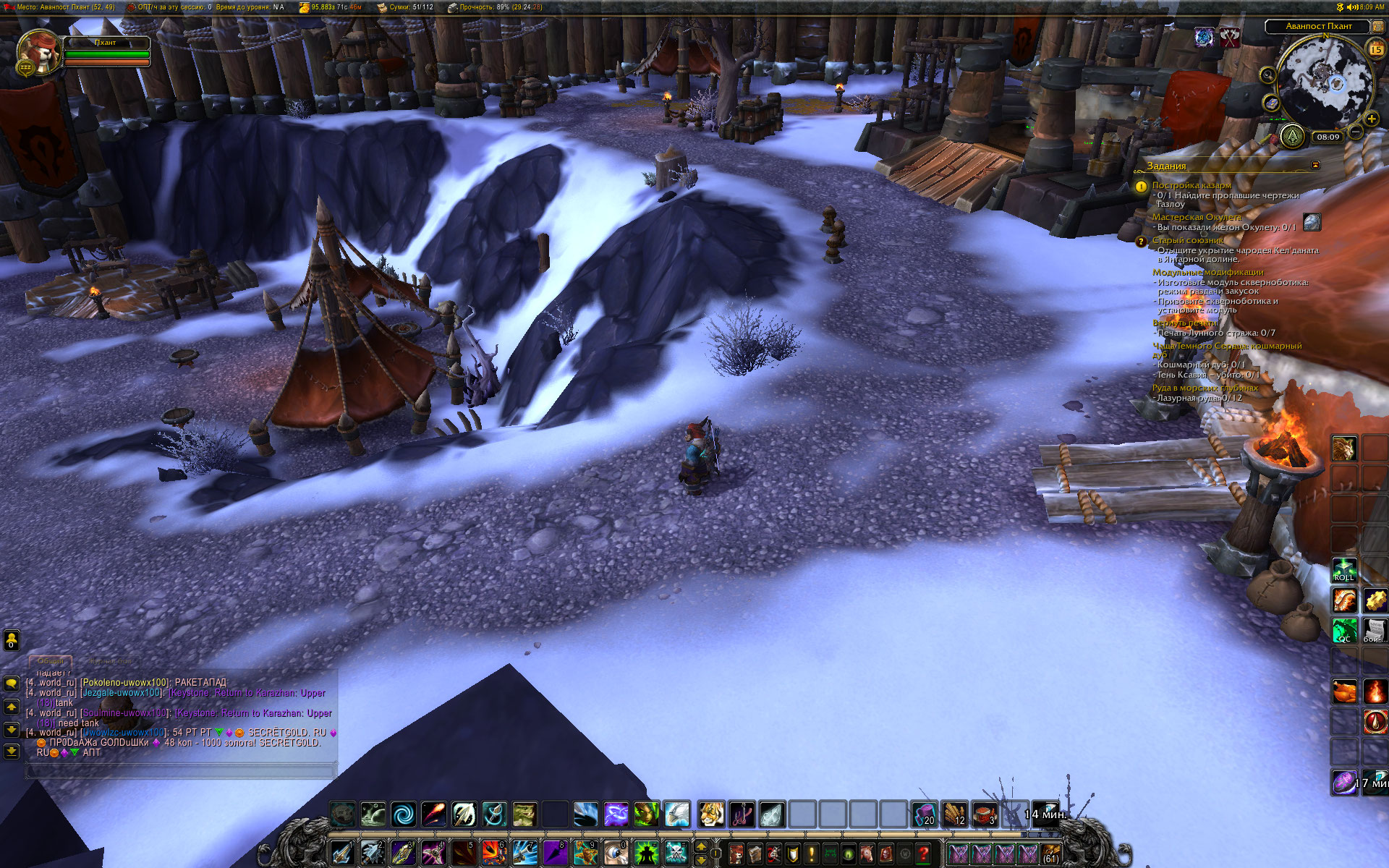
Task: Activate the eye ability in slot 0
Action: (616, 853)
